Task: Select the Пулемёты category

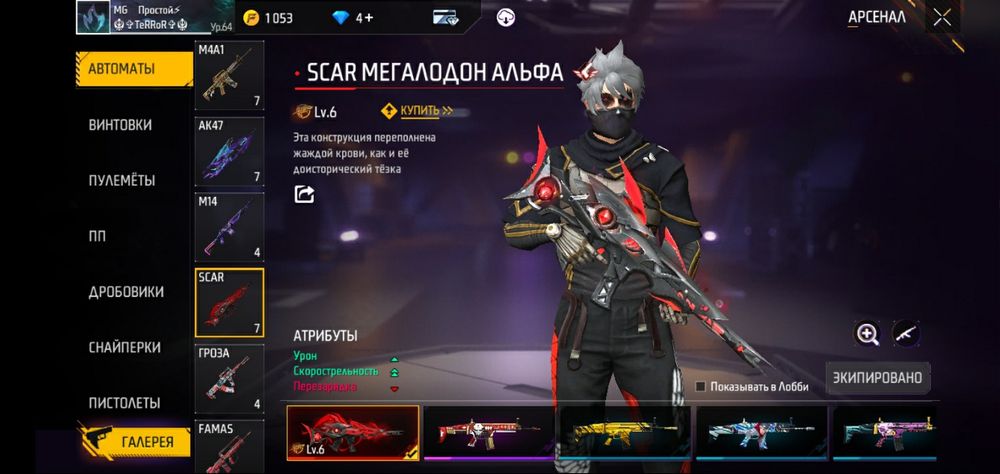Action: [x=121, y=181]
